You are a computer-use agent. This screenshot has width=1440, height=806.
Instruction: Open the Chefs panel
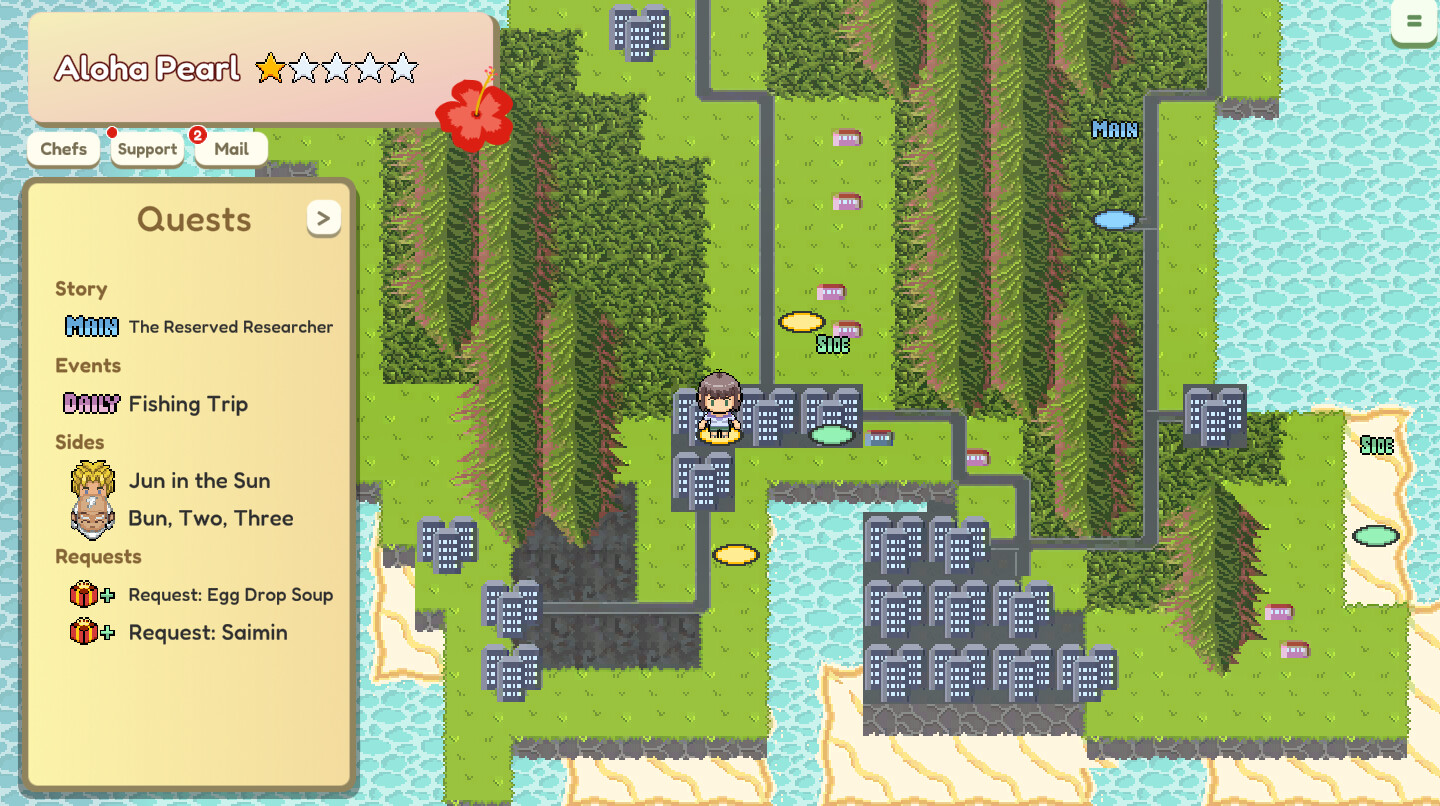click(x=63, y=148)
